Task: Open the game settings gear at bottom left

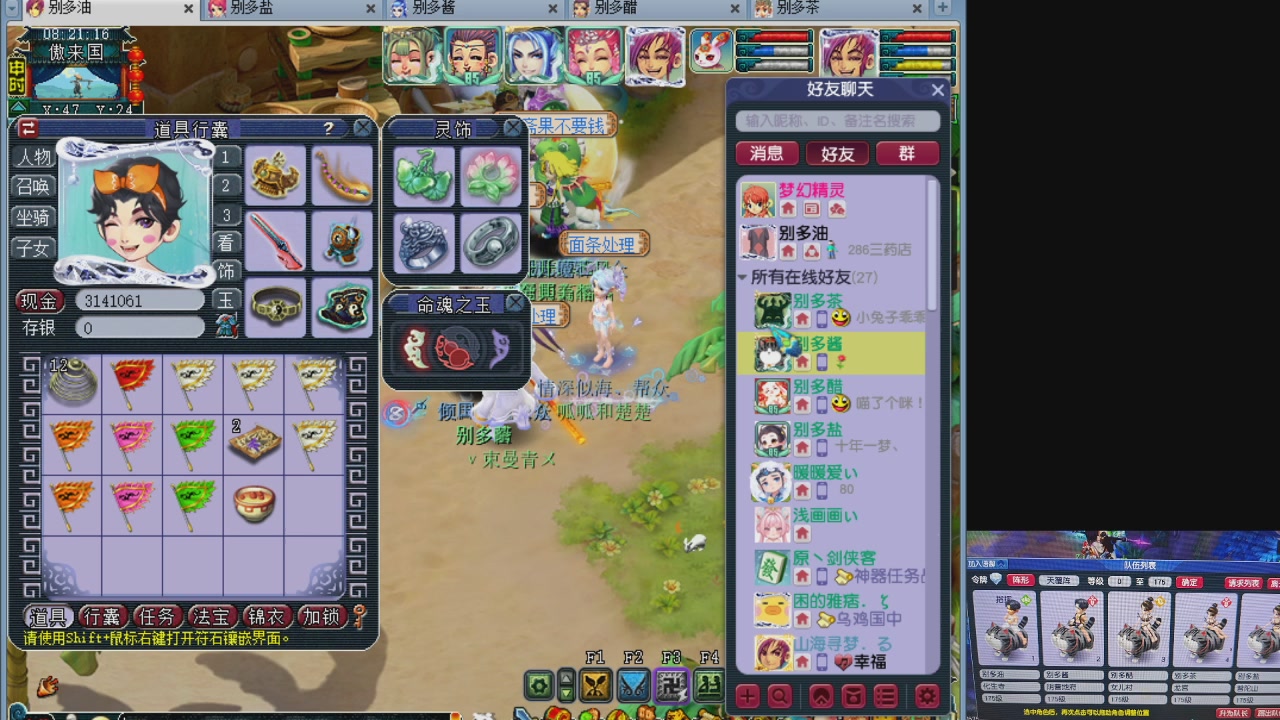Action: 538,687
